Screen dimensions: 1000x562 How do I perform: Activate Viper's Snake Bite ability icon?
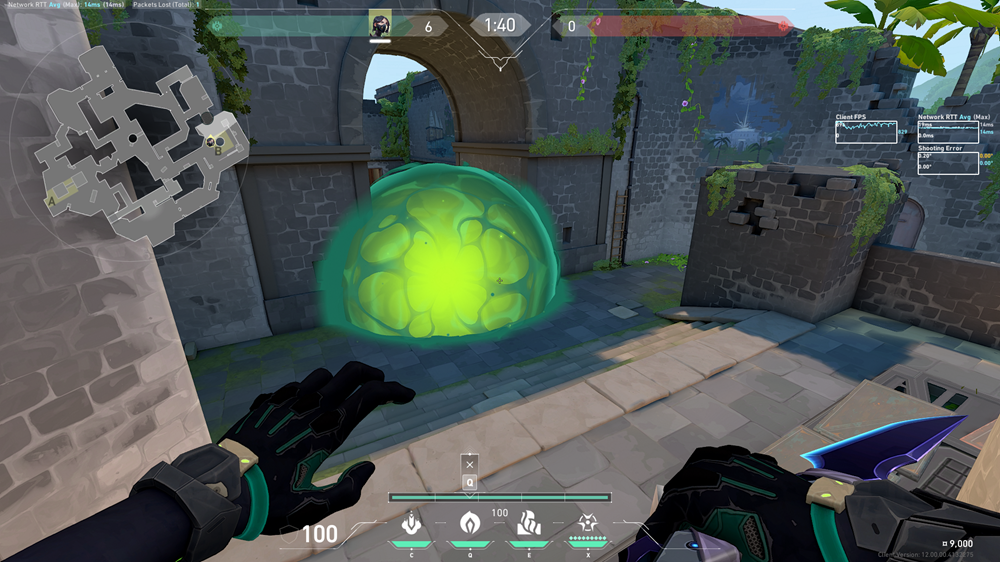click(x=409, y=523)
